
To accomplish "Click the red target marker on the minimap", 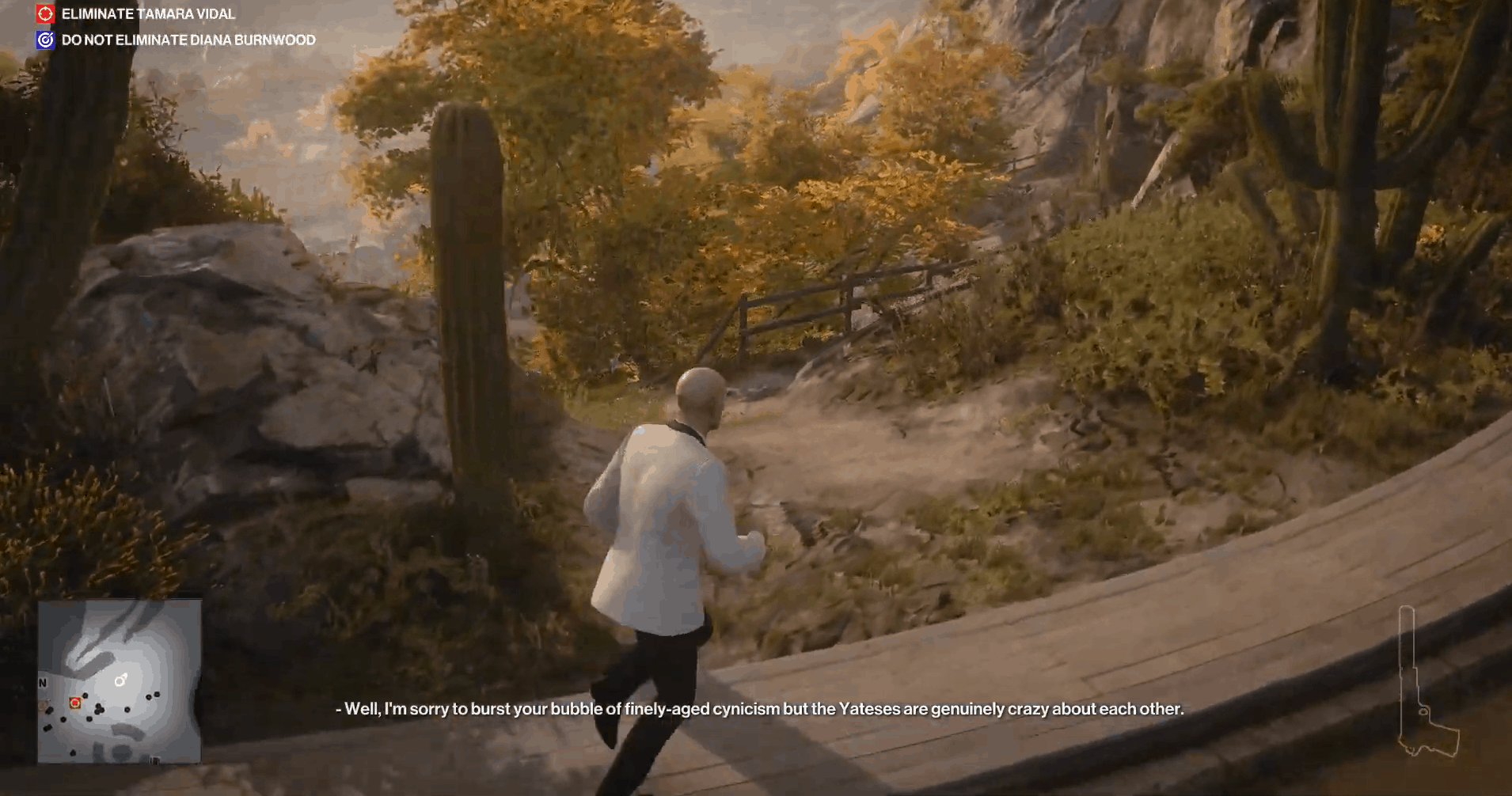I will coord(74,702).
